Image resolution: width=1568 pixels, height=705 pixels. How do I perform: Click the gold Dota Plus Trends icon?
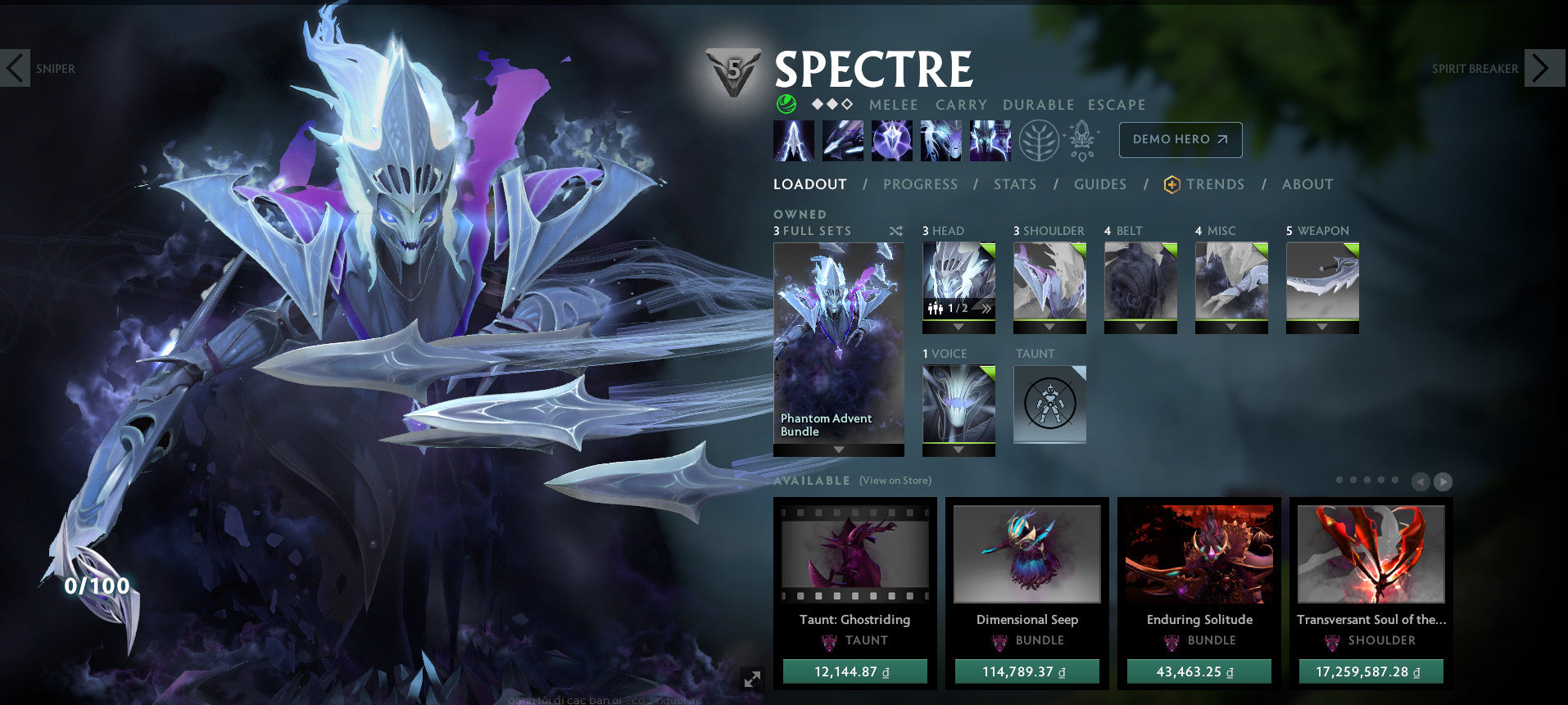pyautogui.click(x=1171, y=184)
